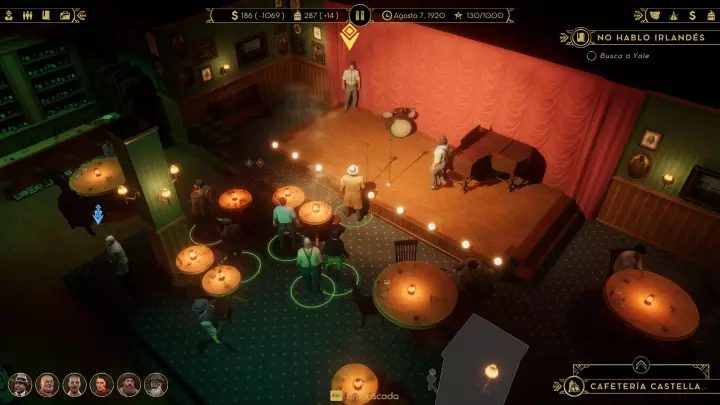Open the group of people crew menu
Image resolution: width=720 pixels, height=405 pixels.
28,15
